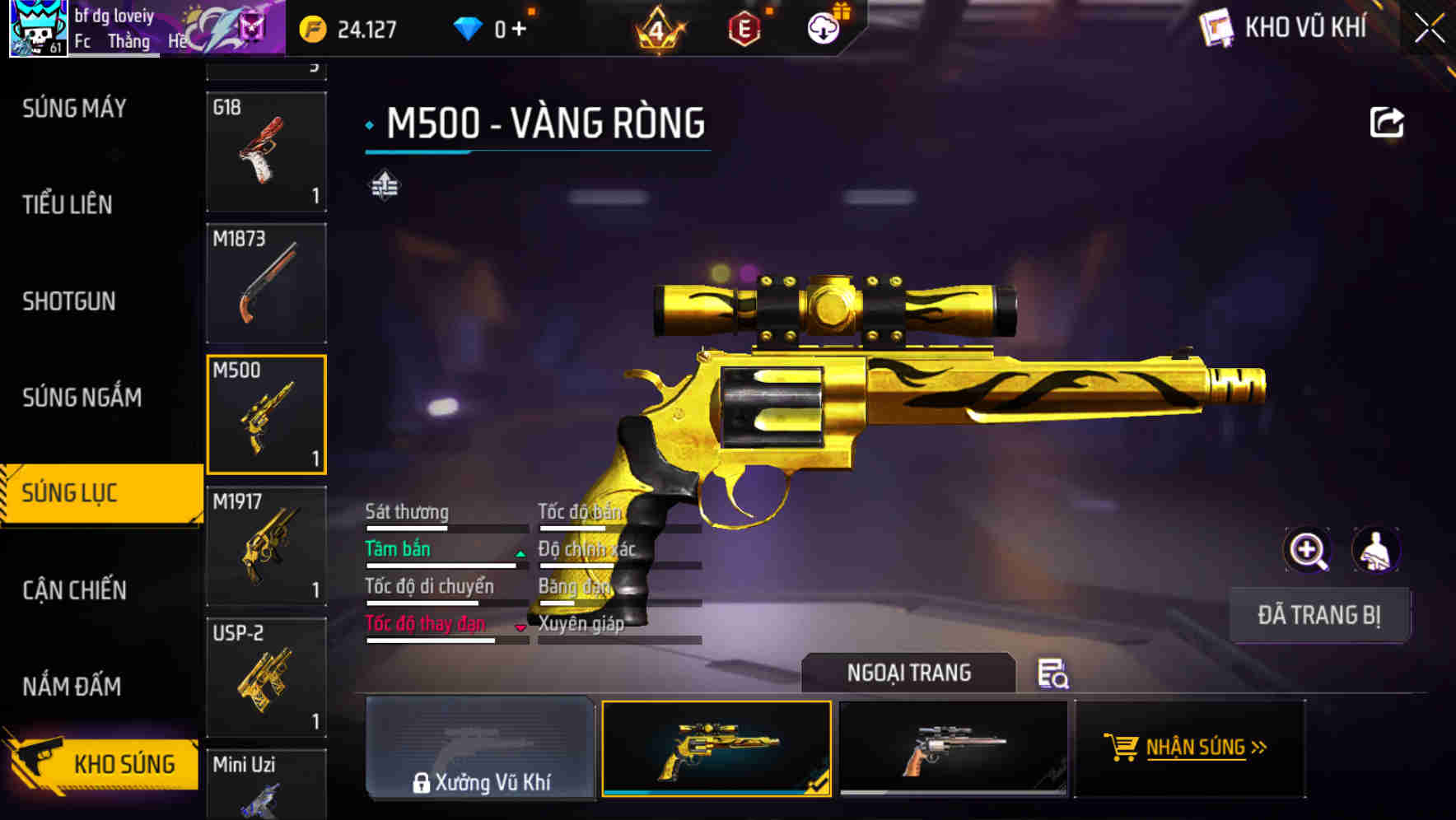Switch to the SÚNG NGẮM category

click(x=82, y=397)
